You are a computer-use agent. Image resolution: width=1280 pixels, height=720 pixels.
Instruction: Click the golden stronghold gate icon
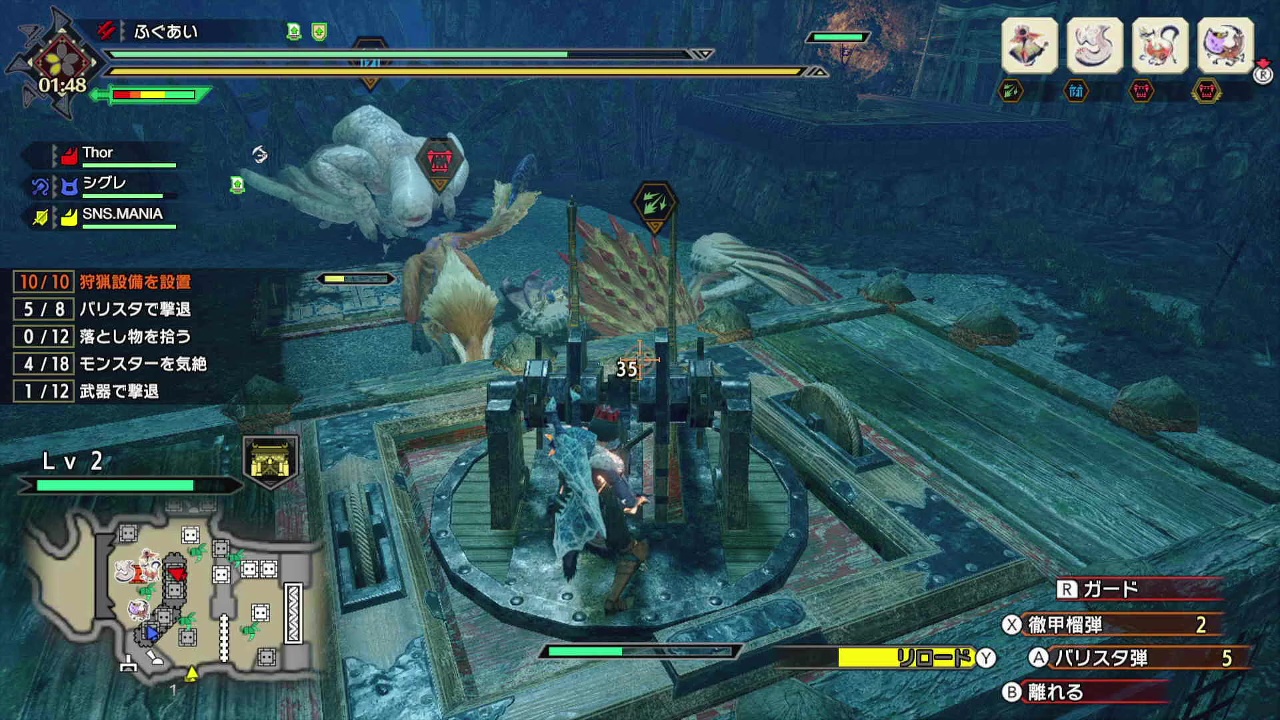pyautogui.click(x=271, y=461)
